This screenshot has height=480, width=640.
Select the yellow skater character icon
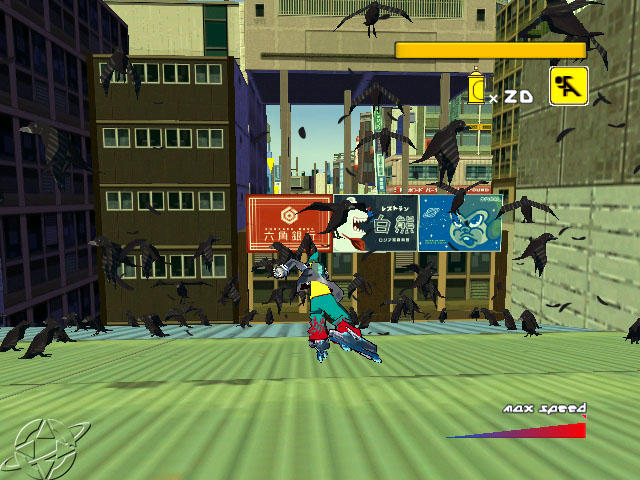pos(568,86)
